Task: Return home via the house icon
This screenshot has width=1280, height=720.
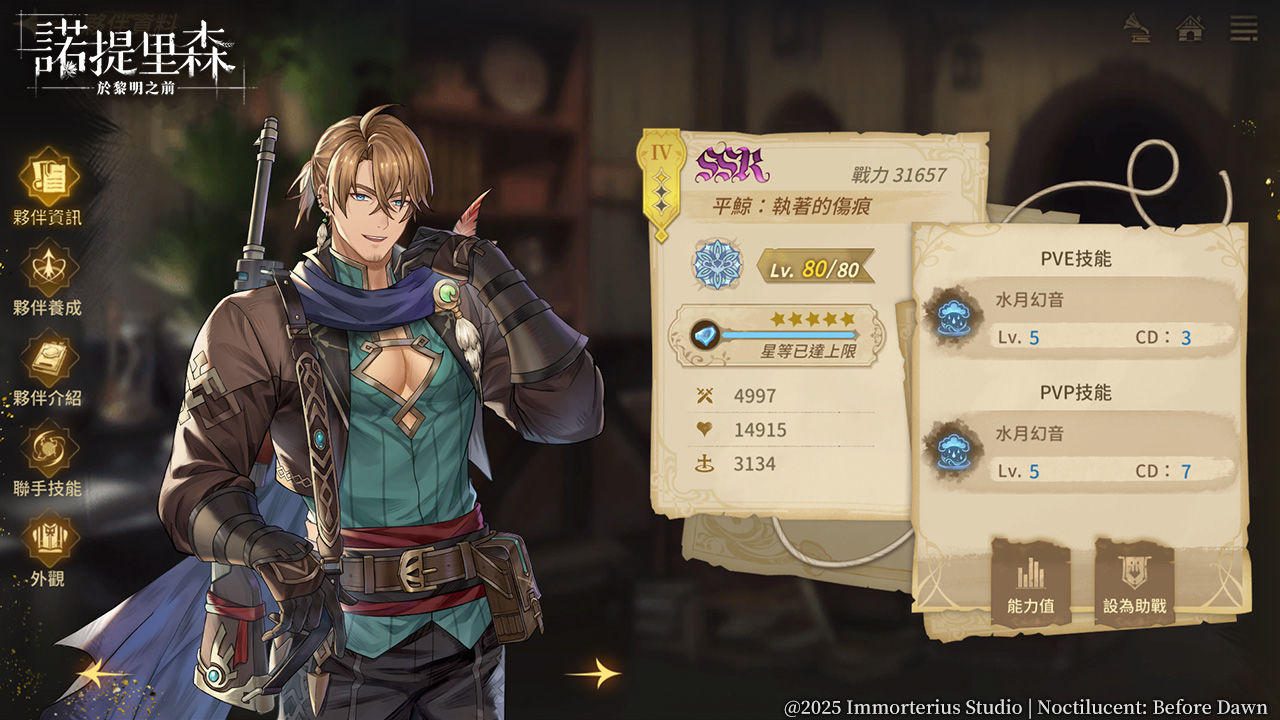Action: (1190, 27)
